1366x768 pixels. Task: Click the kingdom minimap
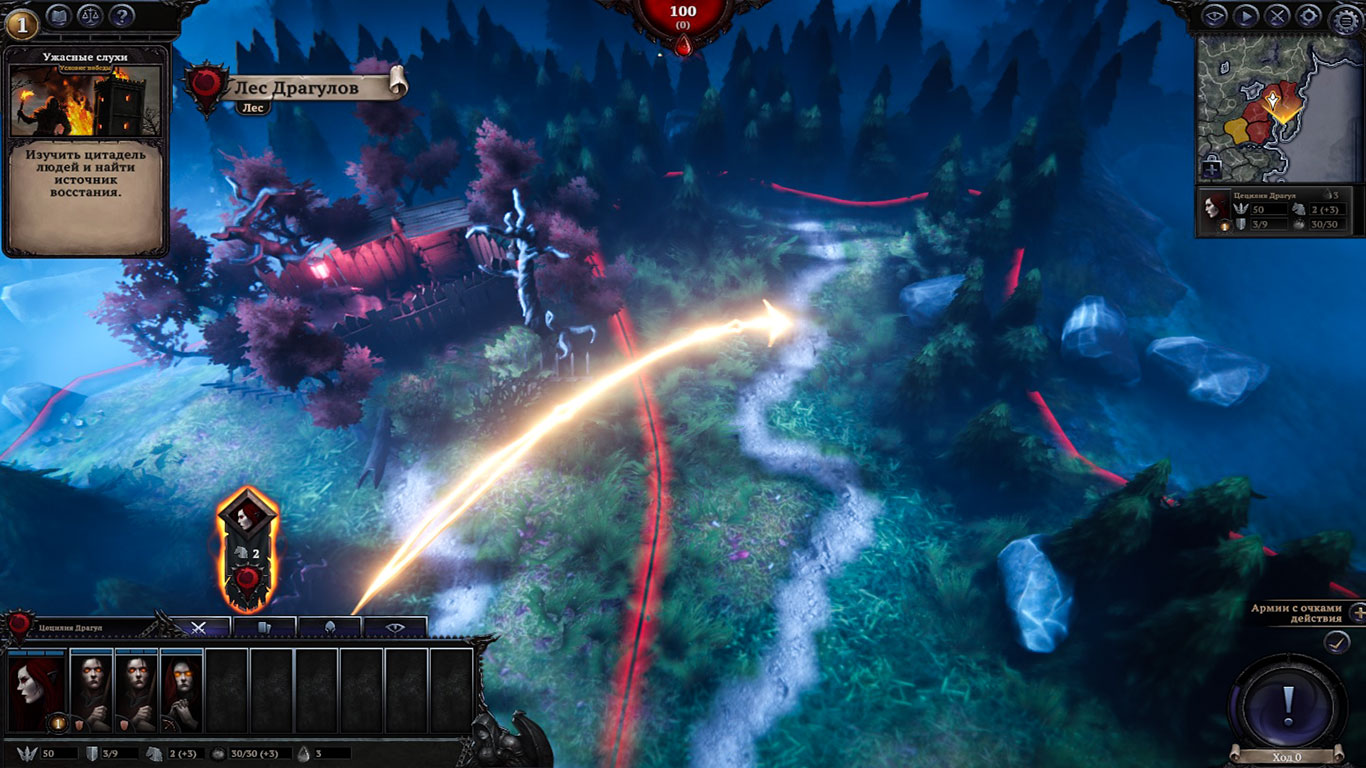(1278, 110)
